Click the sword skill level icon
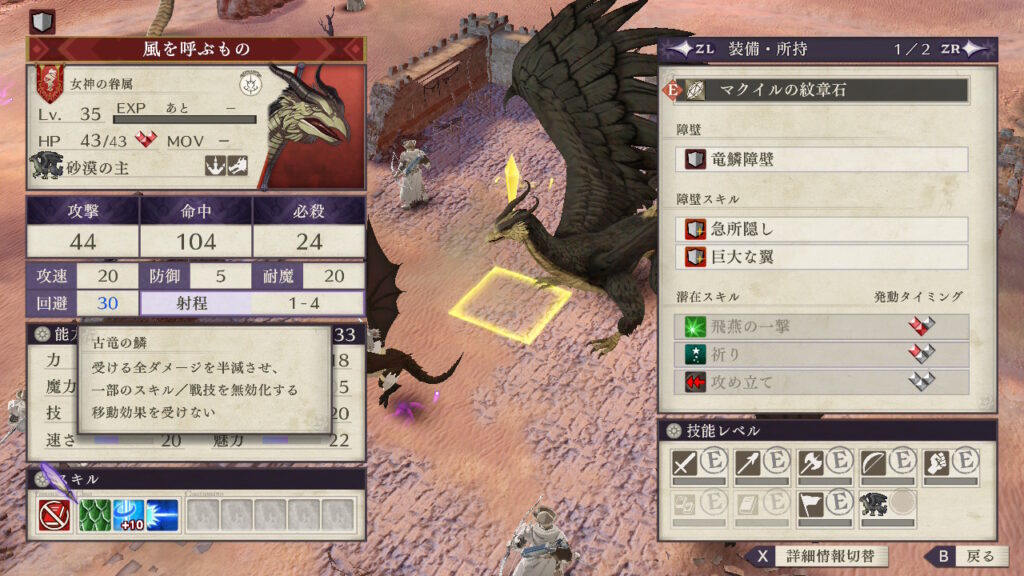Screen dimensions: 1024x576 685,462
